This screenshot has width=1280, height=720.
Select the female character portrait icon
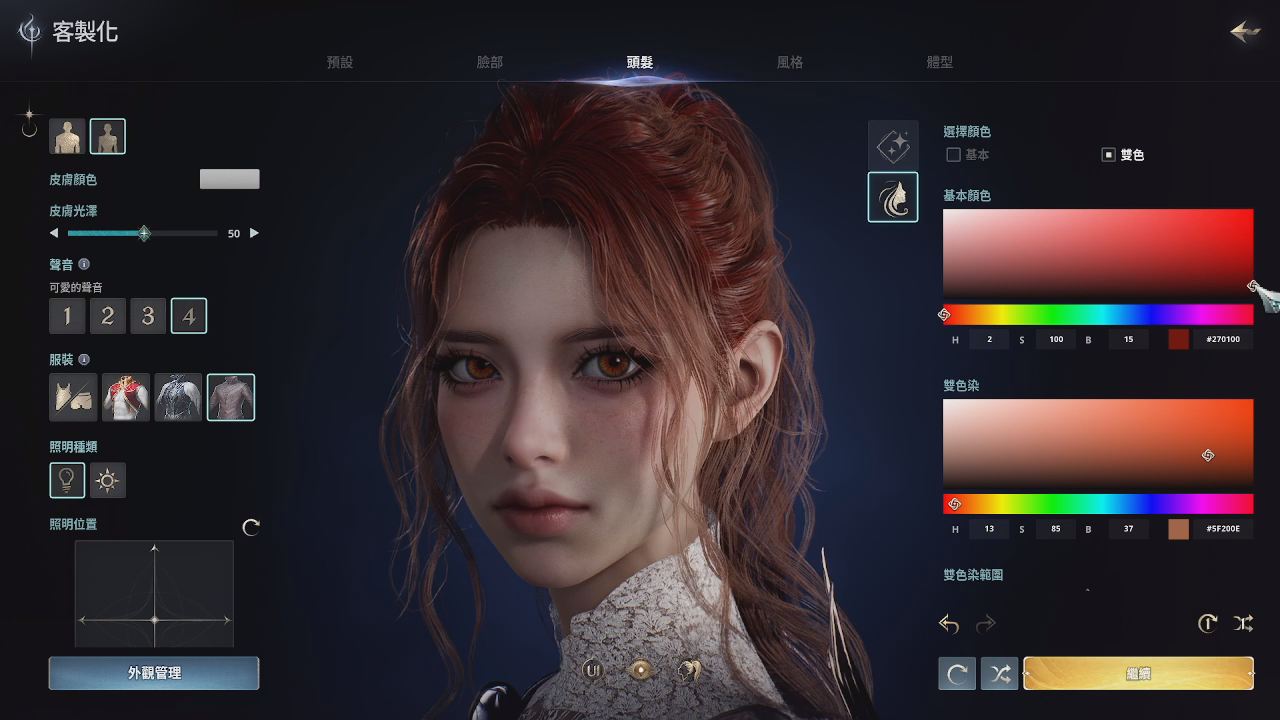tap(108, 136)
